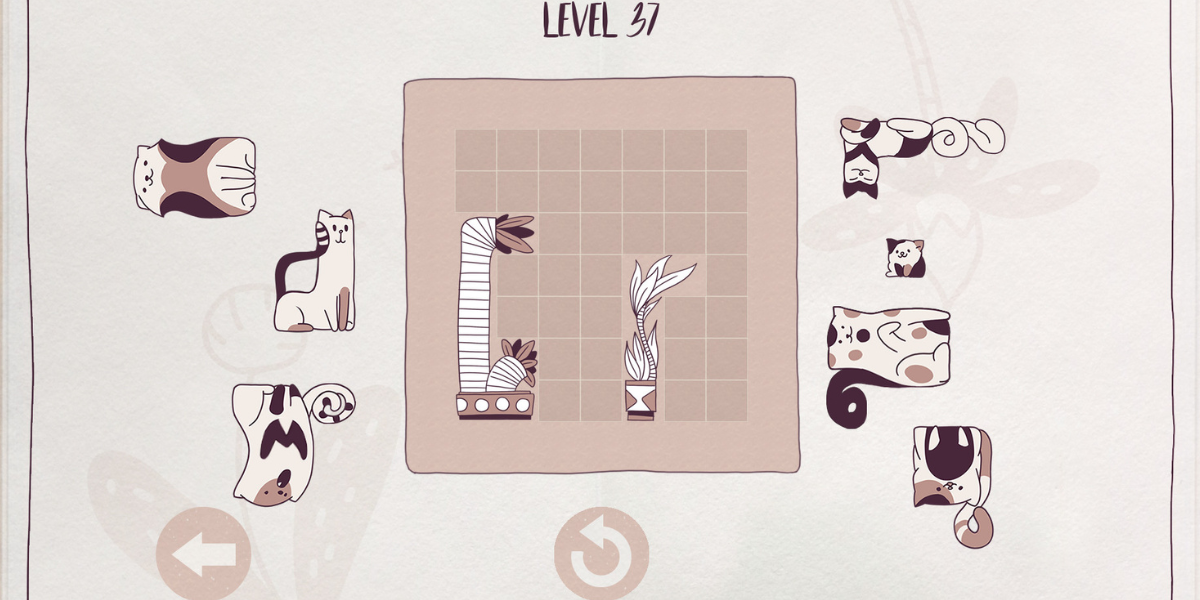Select the tiny square kitten piece

click(904, 258)
